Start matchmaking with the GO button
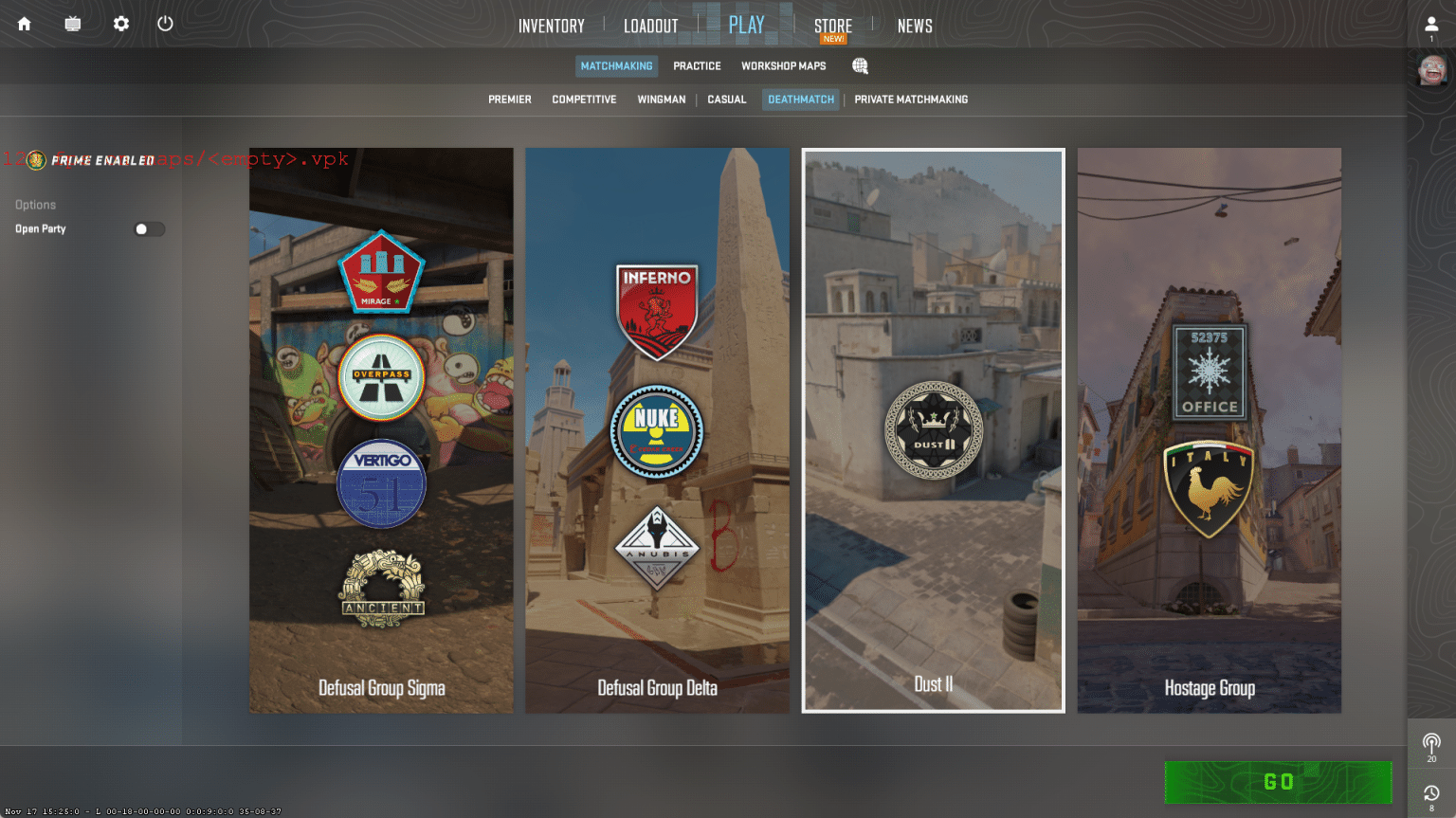1456x818 pixels. click(1277, 782)
